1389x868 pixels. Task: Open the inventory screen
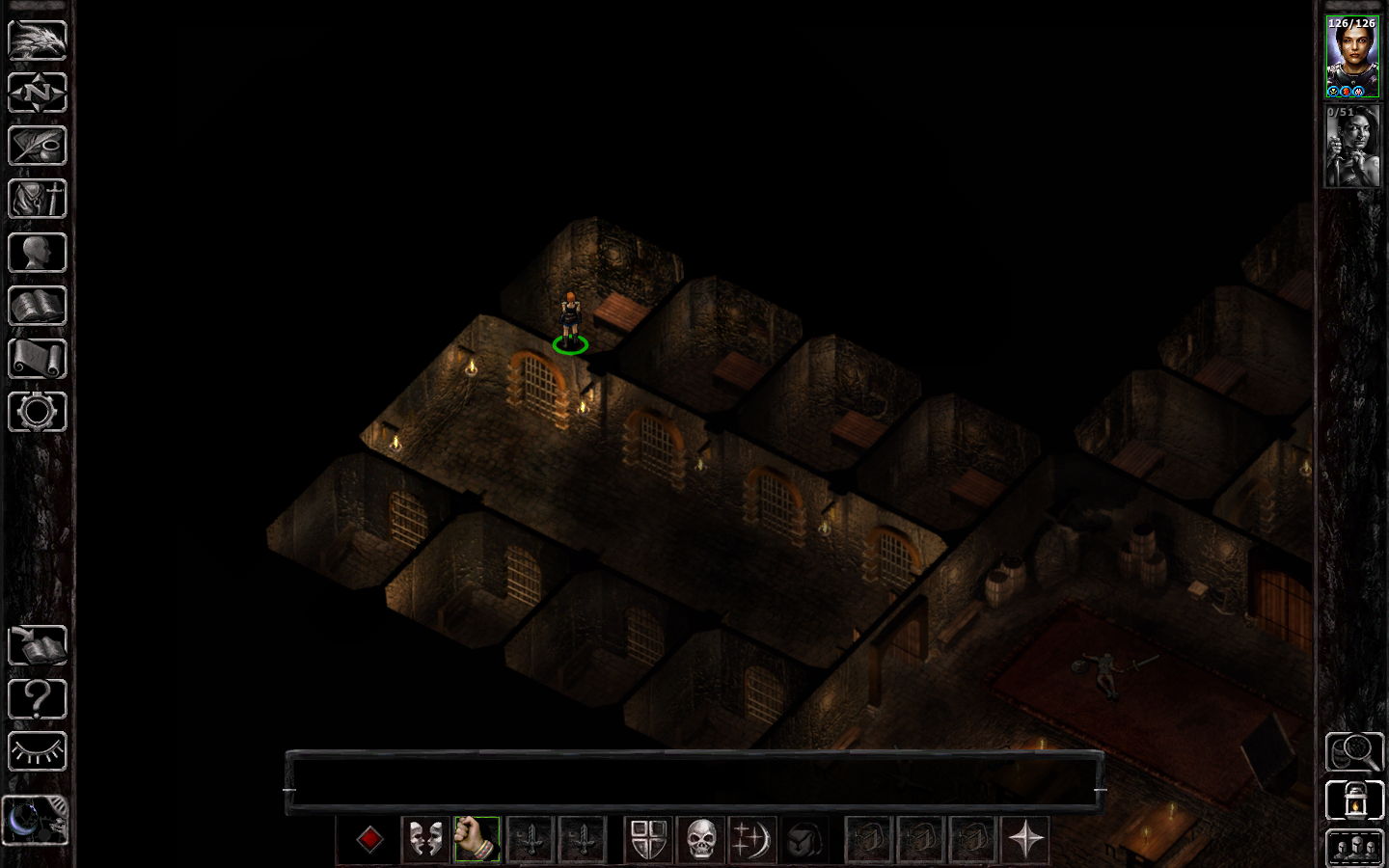pos(37,200)
